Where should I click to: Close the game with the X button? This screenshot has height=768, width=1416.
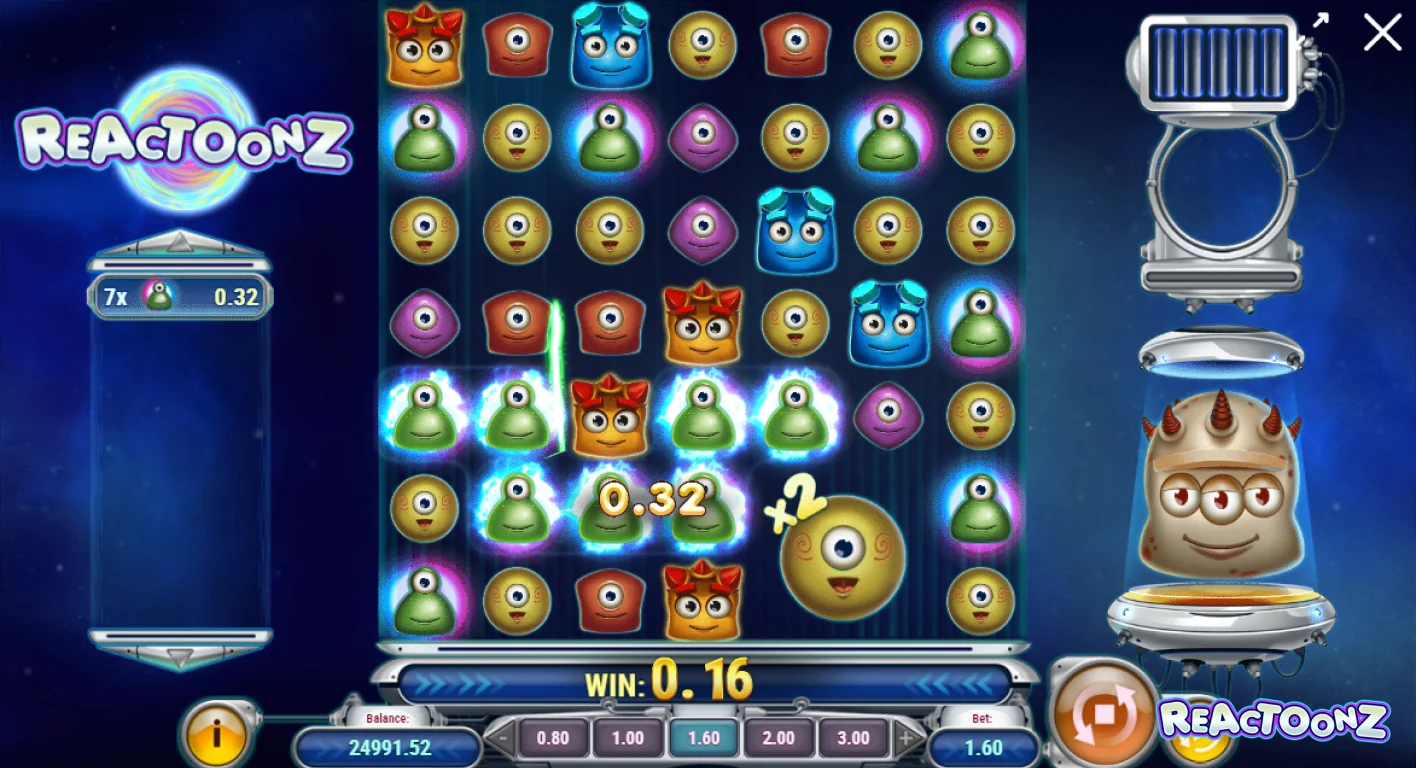(1382, 33)
